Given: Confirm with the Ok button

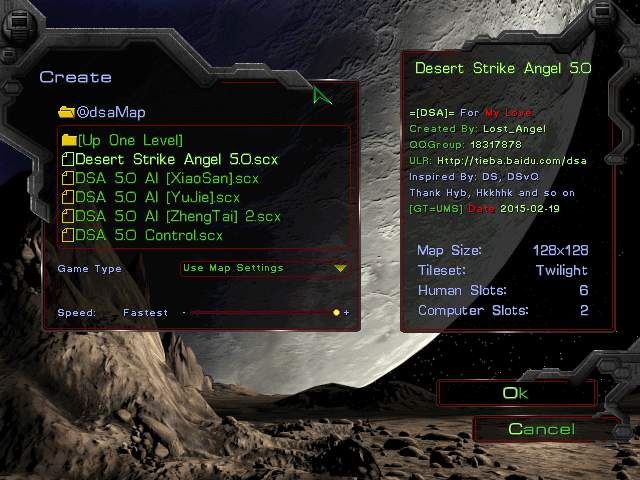Looking at the screenshot, I should tap(515, 393).
